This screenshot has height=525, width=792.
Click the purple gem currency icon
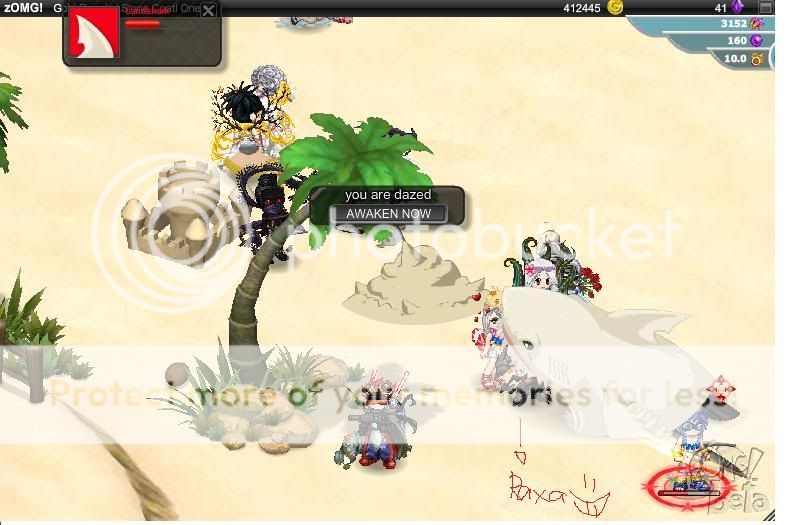coord(738,8)
